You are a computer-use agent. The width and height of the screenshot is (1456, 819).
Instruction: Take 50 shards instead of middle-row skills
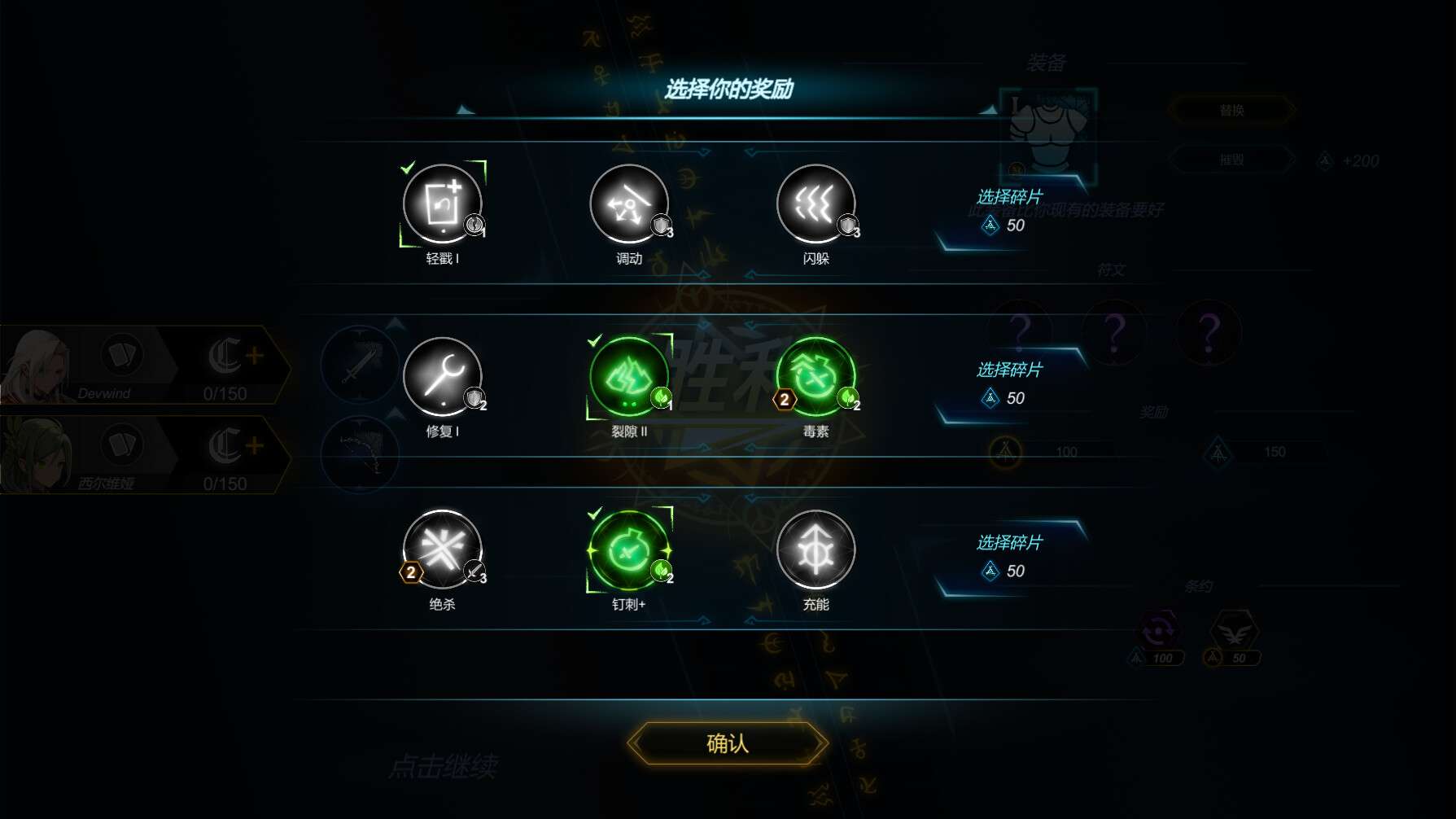(1008, 385)
